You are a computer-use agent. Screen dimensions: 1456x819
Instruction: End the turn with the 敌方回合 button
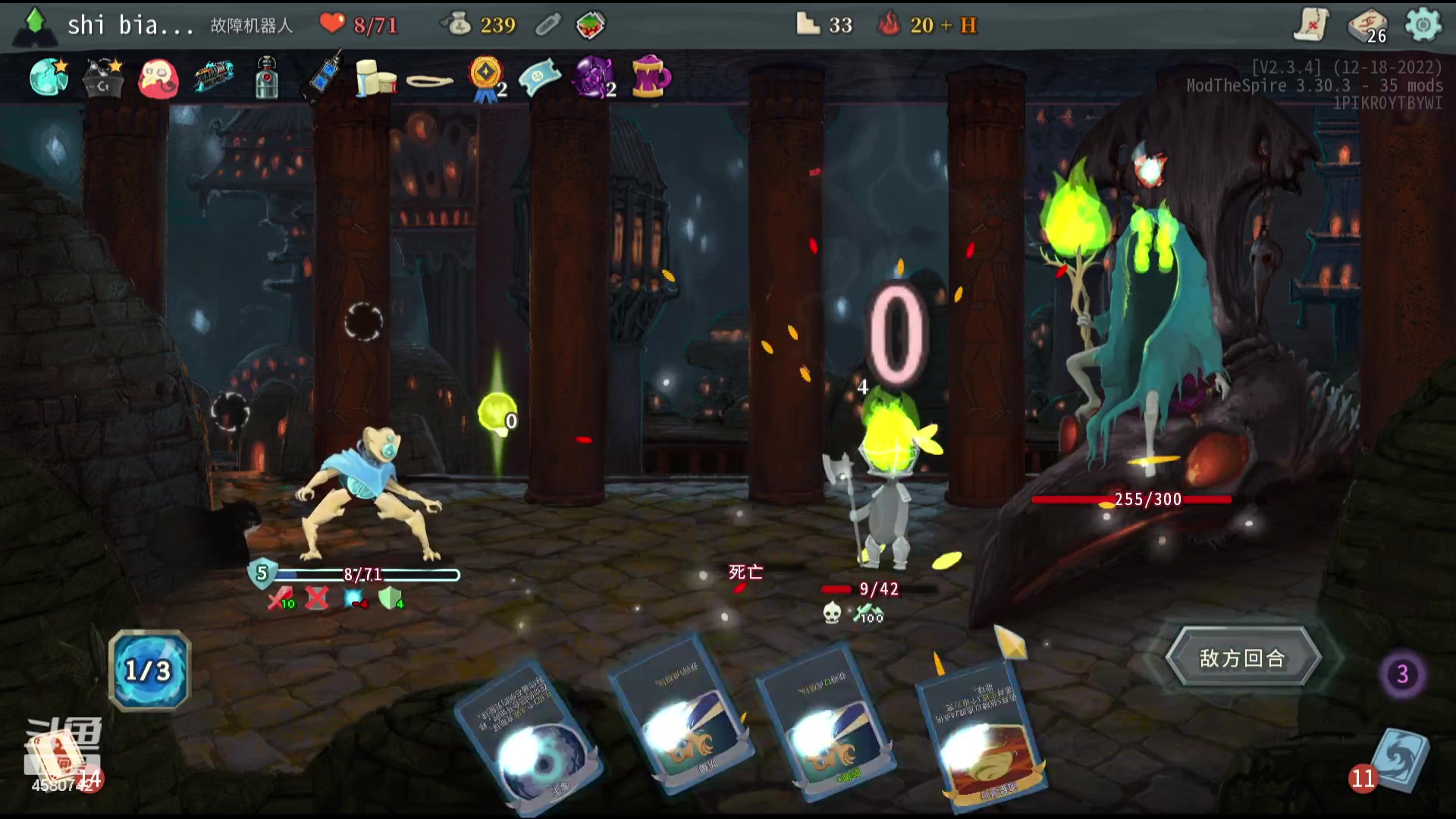pyautogui.click(x=1243, y=658)
